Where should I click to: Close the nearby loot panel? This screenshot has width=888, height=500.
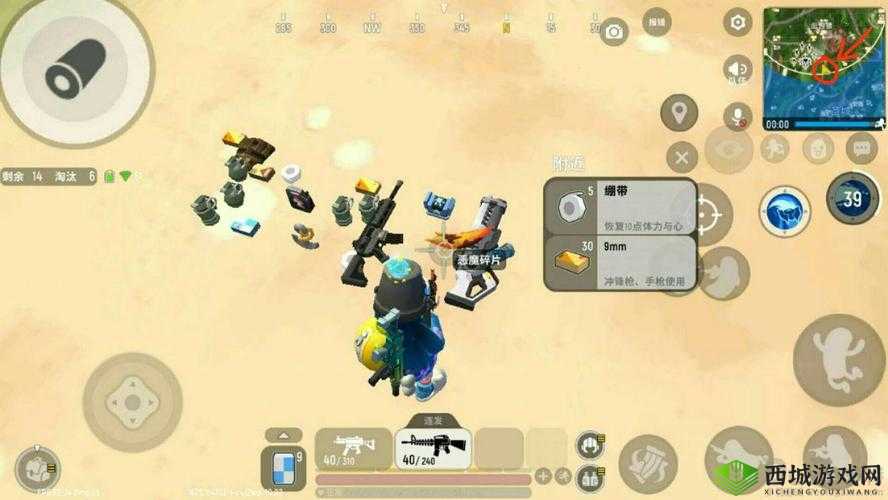[681, 157]
